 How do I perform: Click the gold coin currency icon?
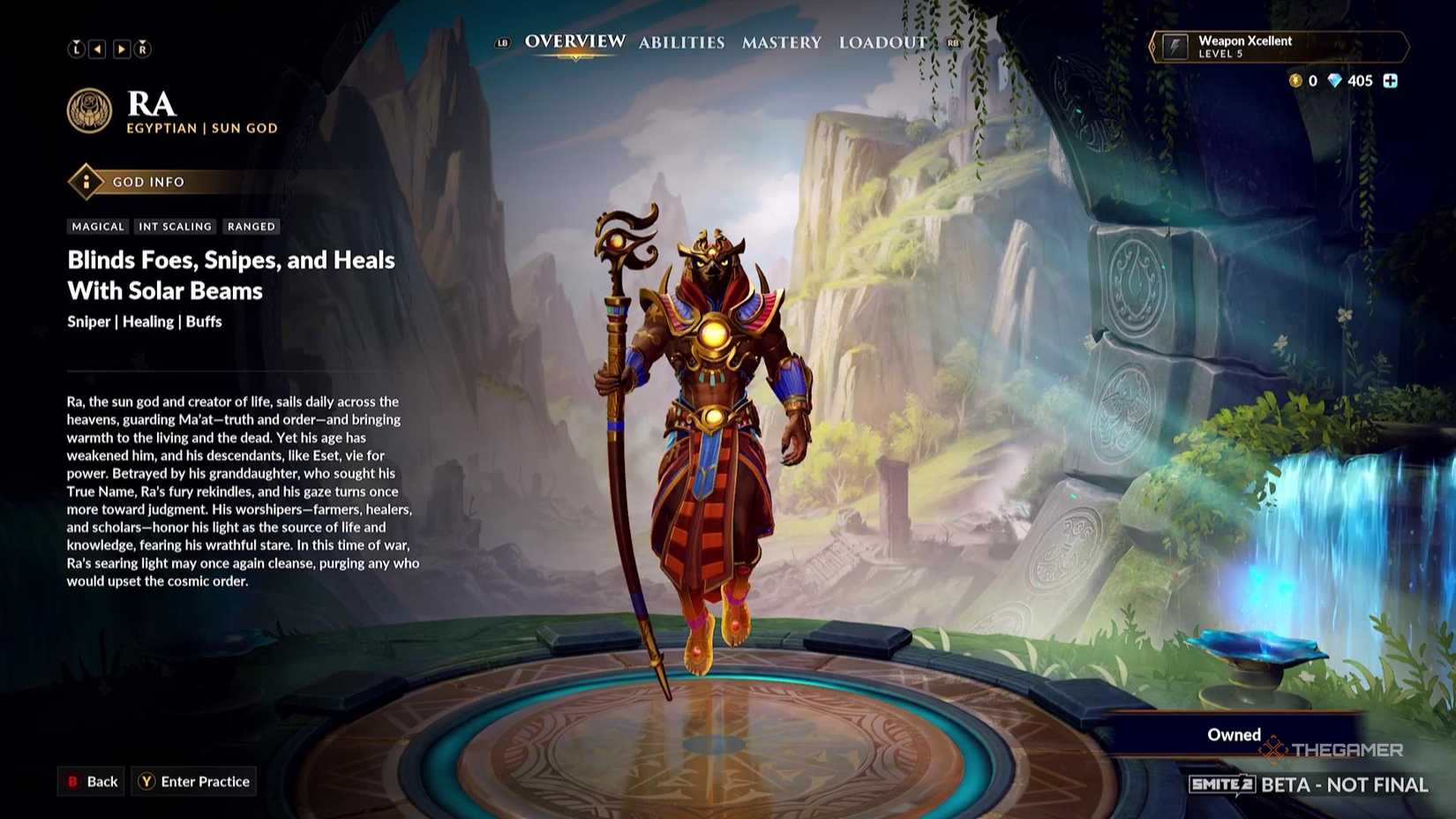coord(1295,80)
